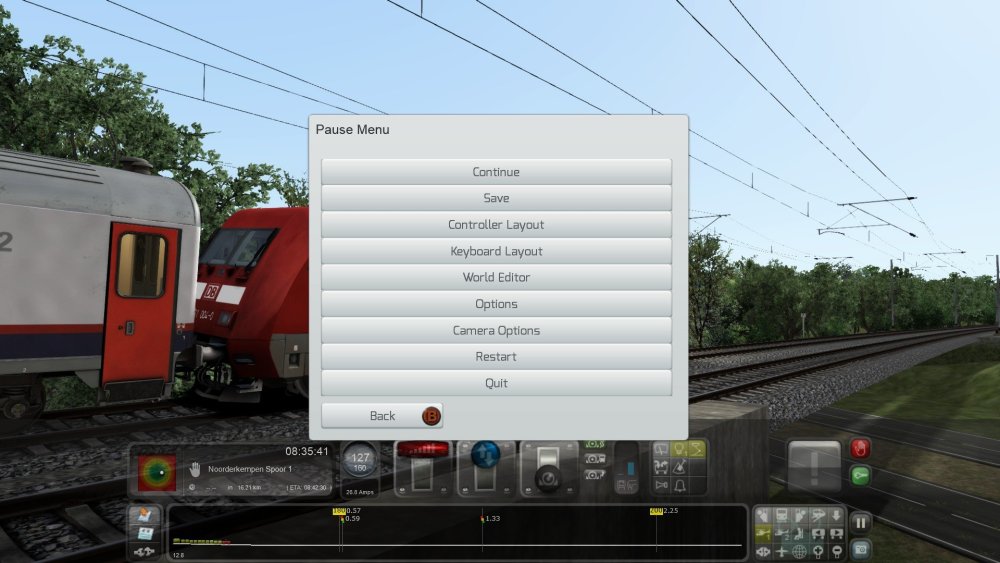Toggle the headlights bulb icon

click(x=676, y=449)
